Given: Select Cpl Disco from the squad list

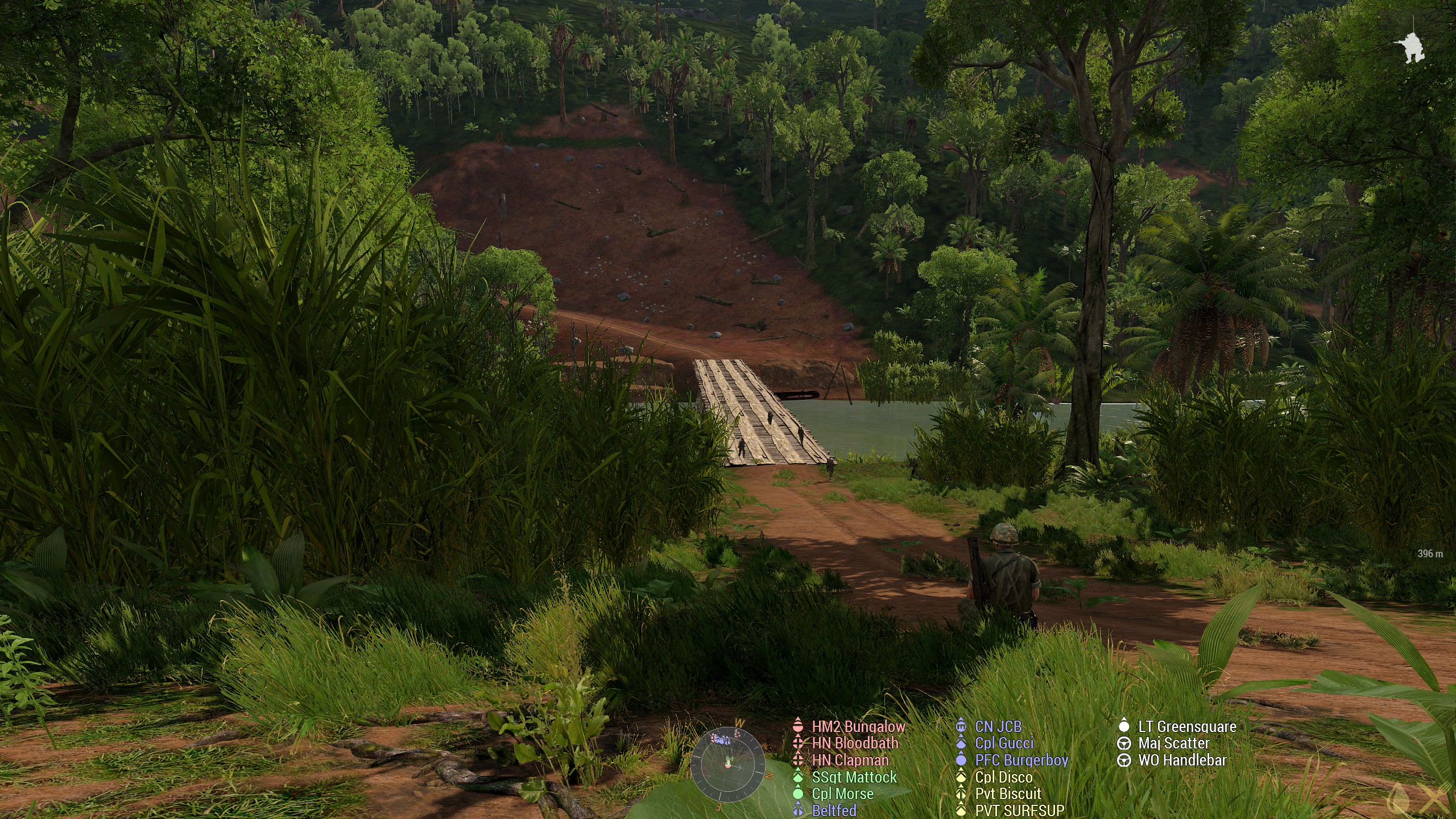Looking at the screenshot, I should pos(1003,777).
